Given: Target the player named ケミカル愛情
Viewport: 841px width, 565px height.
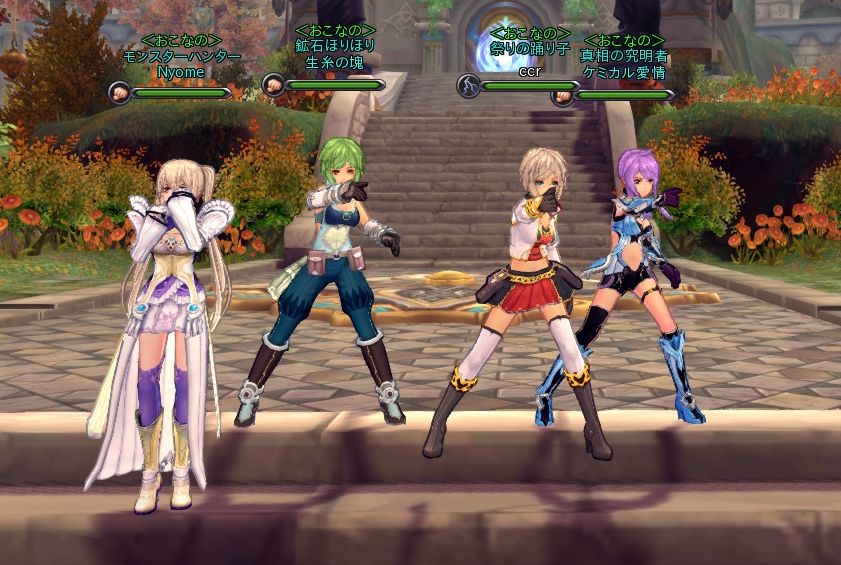Looking at the screenshot, I should (625, 73).
